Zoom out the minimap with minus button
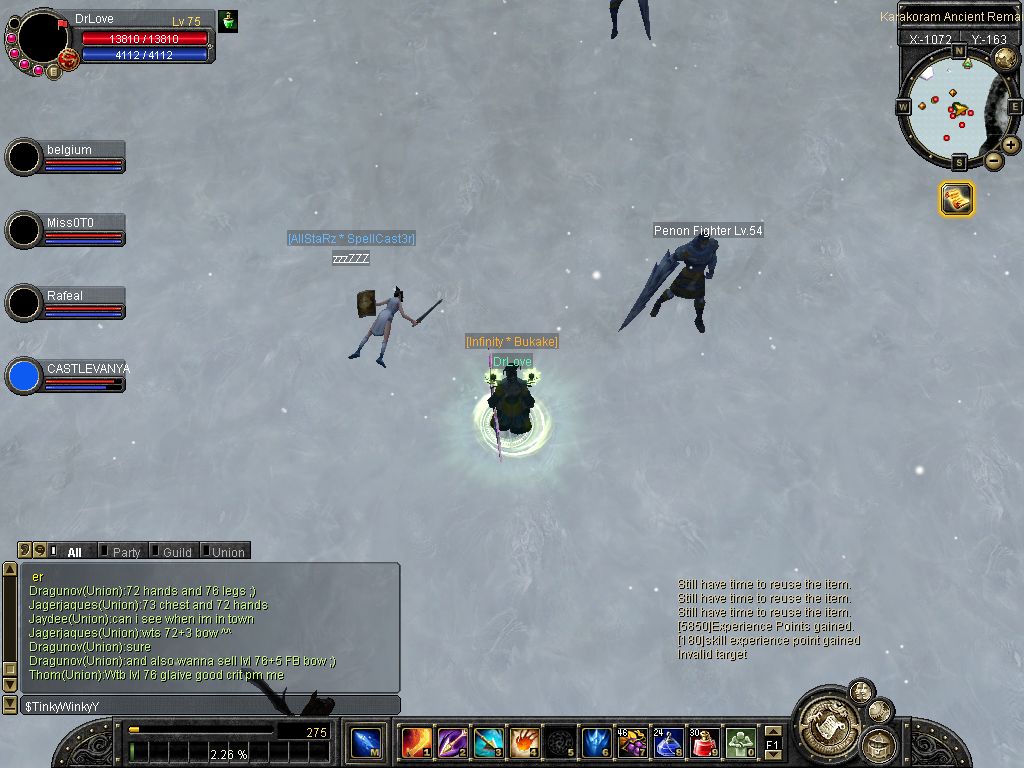This screenshot has height=768, width=1024. point(993,161)
